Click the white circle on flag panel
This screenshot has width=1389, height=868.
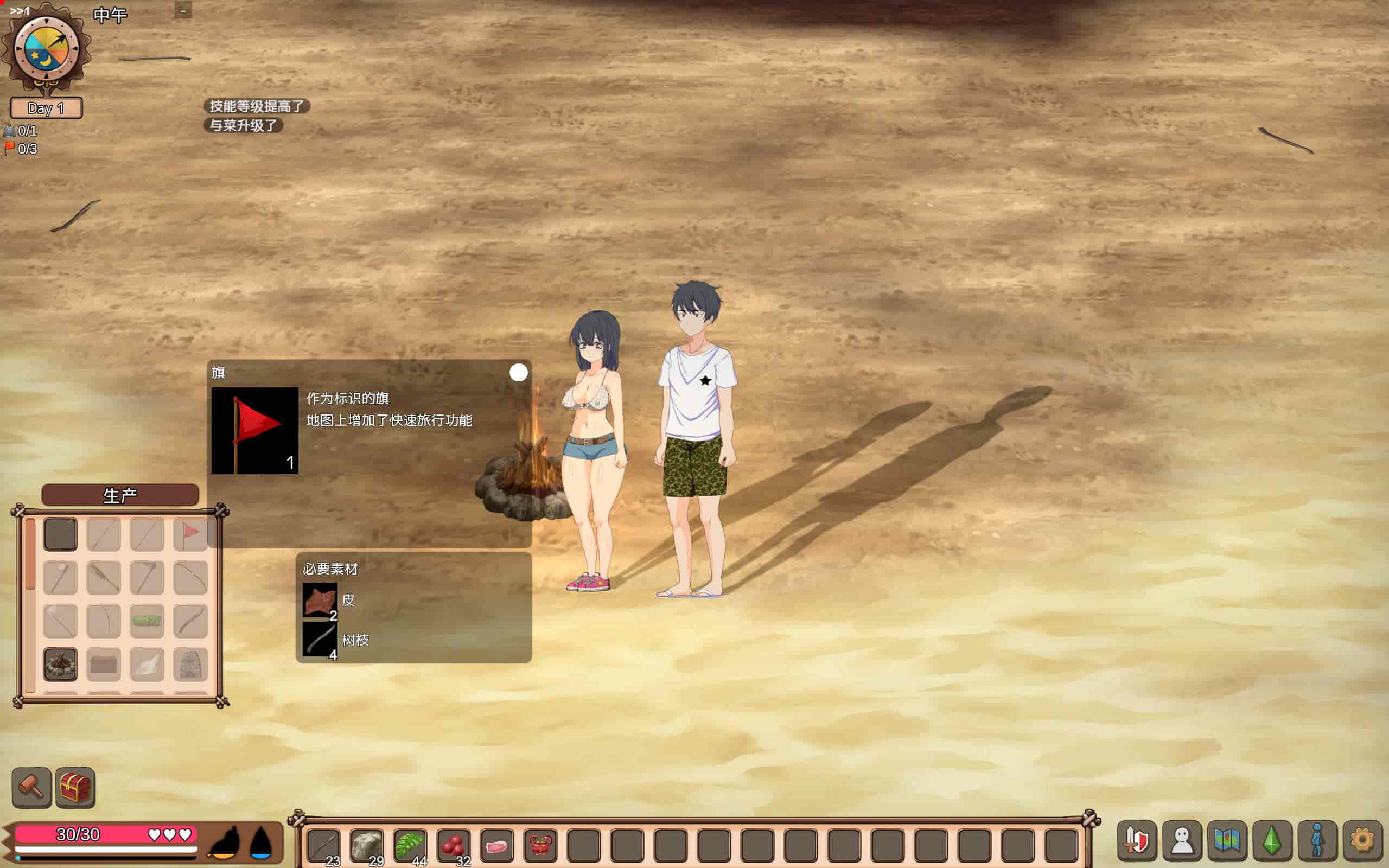pyautogui.click(x=518, y=373)
